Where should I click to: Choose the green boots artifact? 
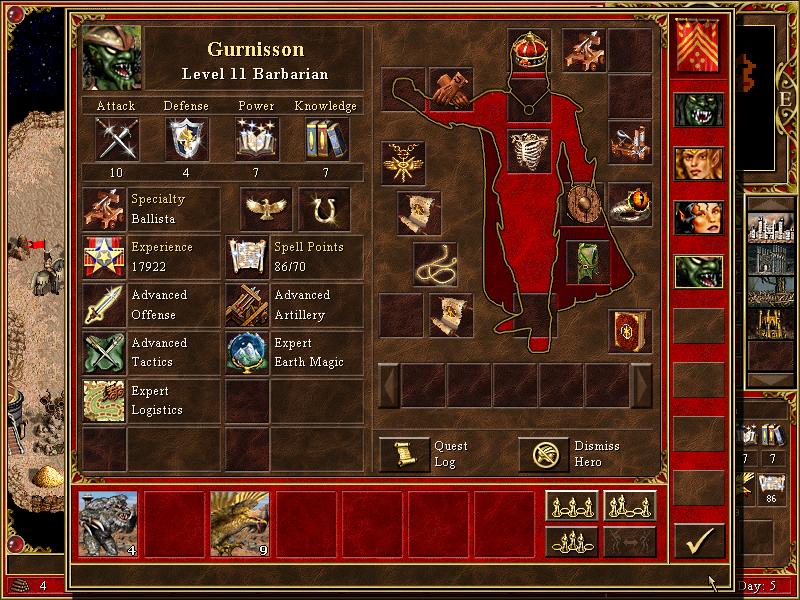tap(587, 262)
